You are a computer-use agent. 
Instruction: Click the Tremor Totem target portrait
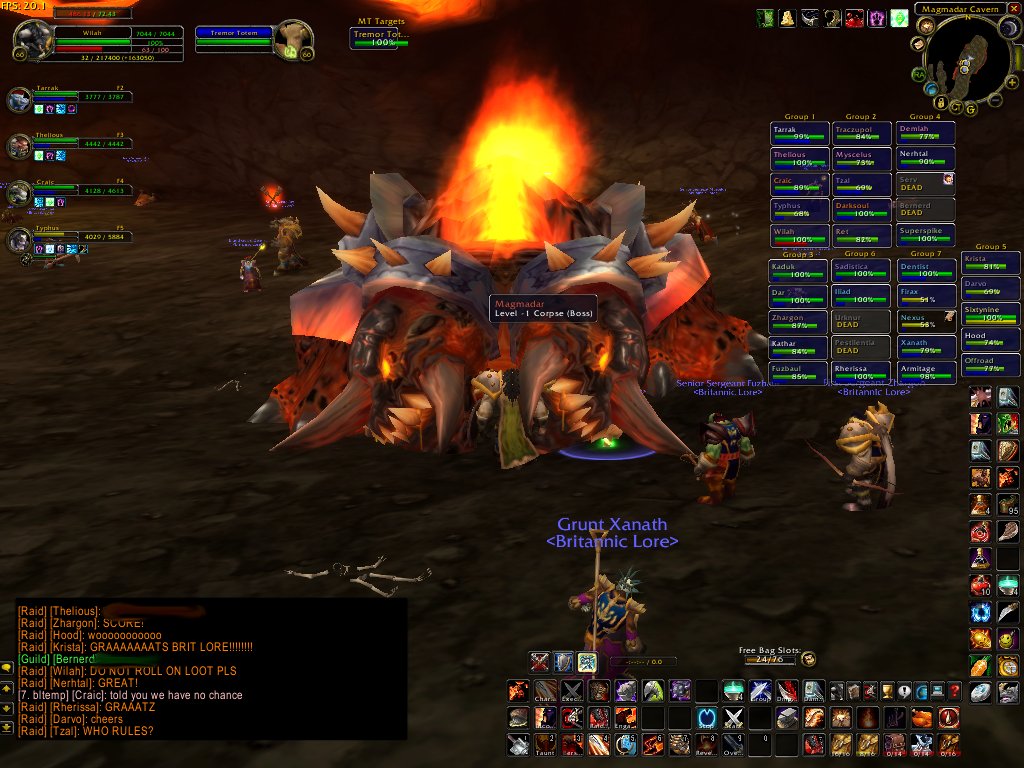[x=292, y=41]
